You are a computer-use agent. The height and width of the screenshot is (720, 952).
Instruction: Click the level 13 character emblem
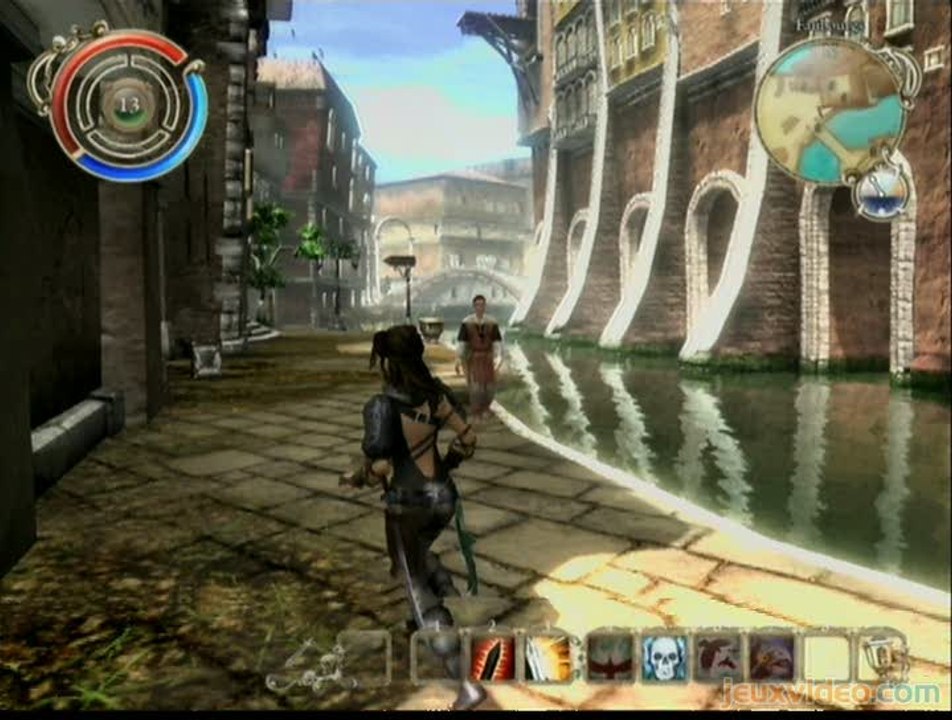pos(128,106)
